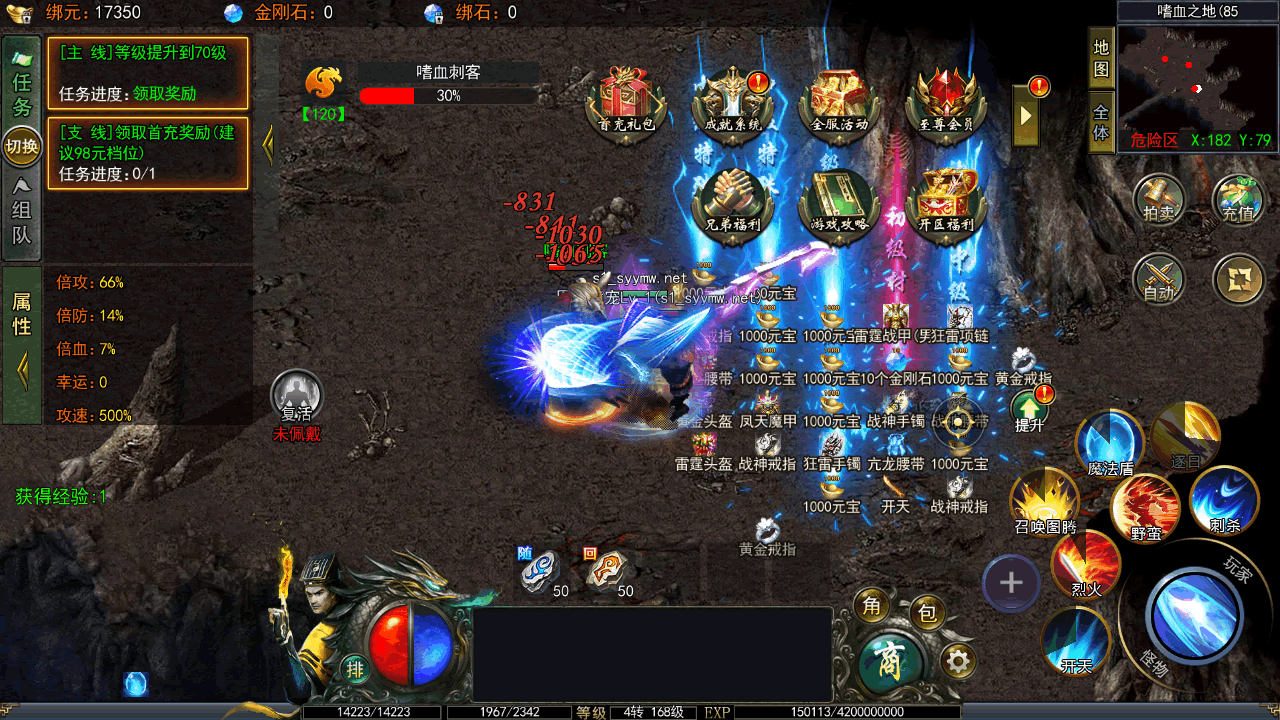
Task: Open the 成就系统 achievement system
Action: (x=733, y=100)
